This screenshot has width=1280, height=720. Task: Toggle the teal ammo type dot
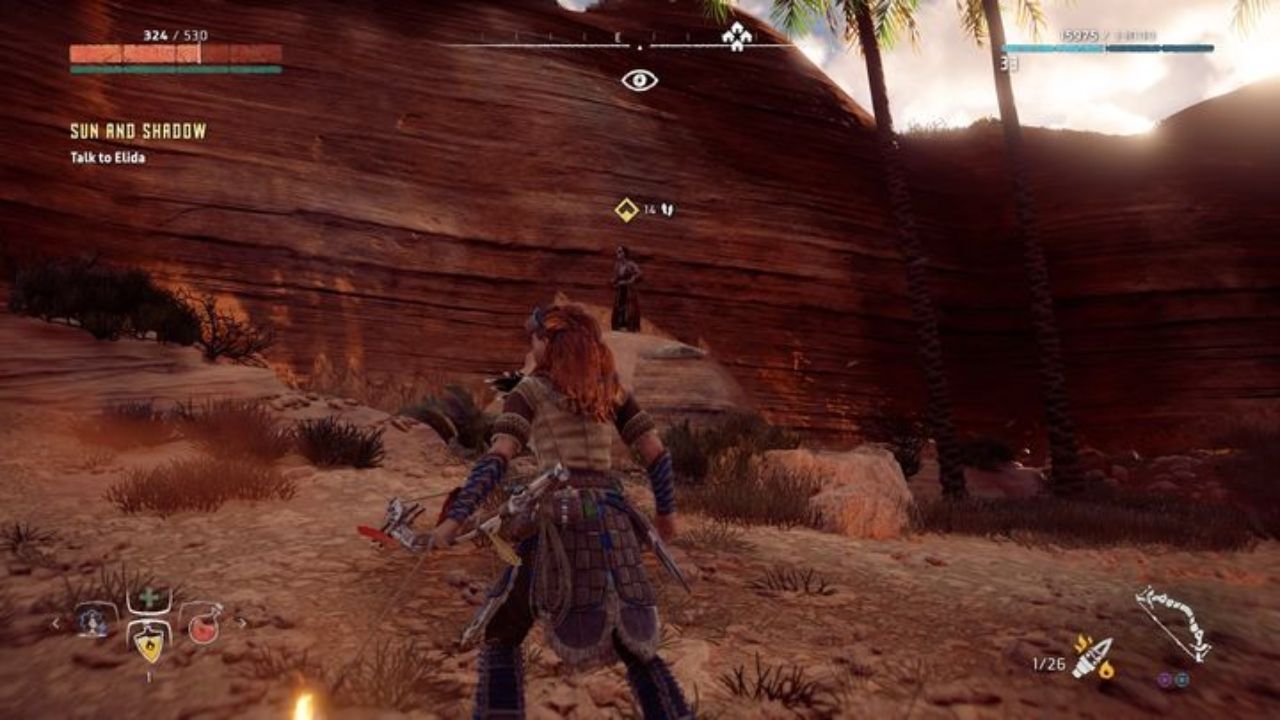click(1181, 679)
